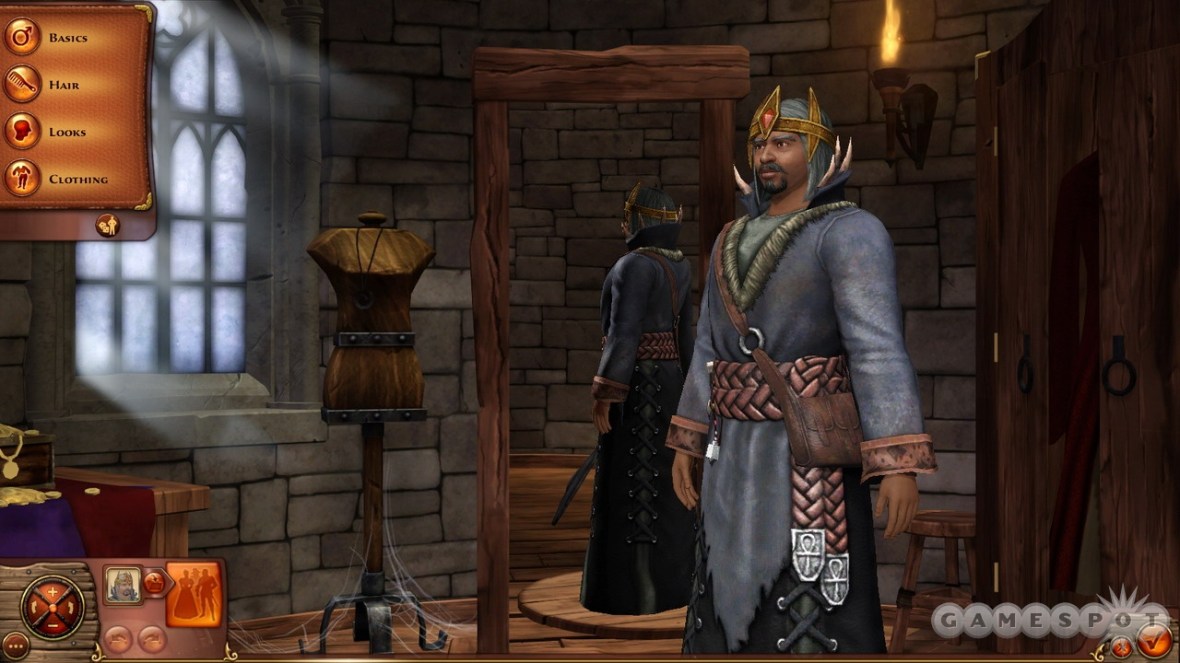This screenshot has width=1180, height=663.
Task: Redo the last change
Action: [151, 638]
